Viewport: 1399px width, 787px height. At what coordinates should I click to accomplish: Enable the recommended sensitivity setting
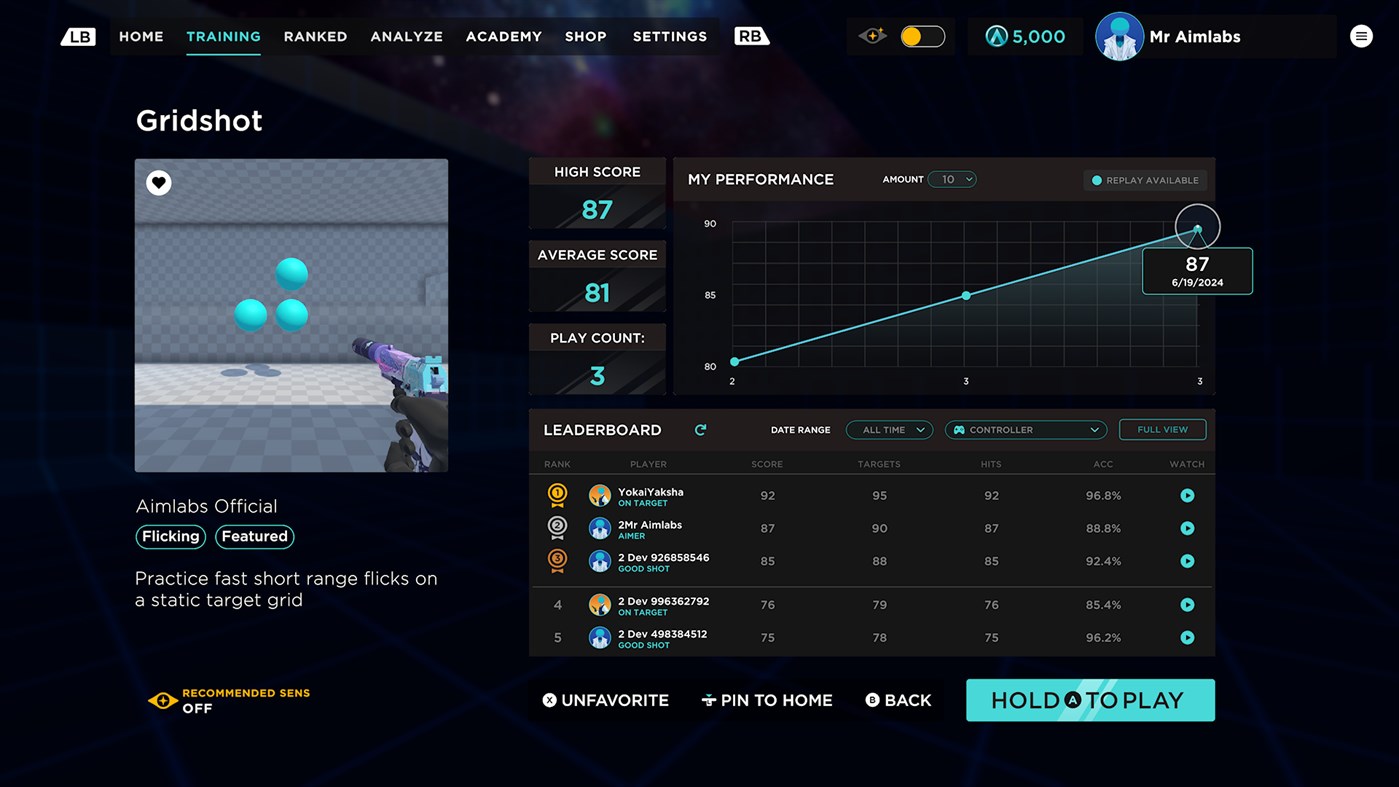(x=198, y=707)
